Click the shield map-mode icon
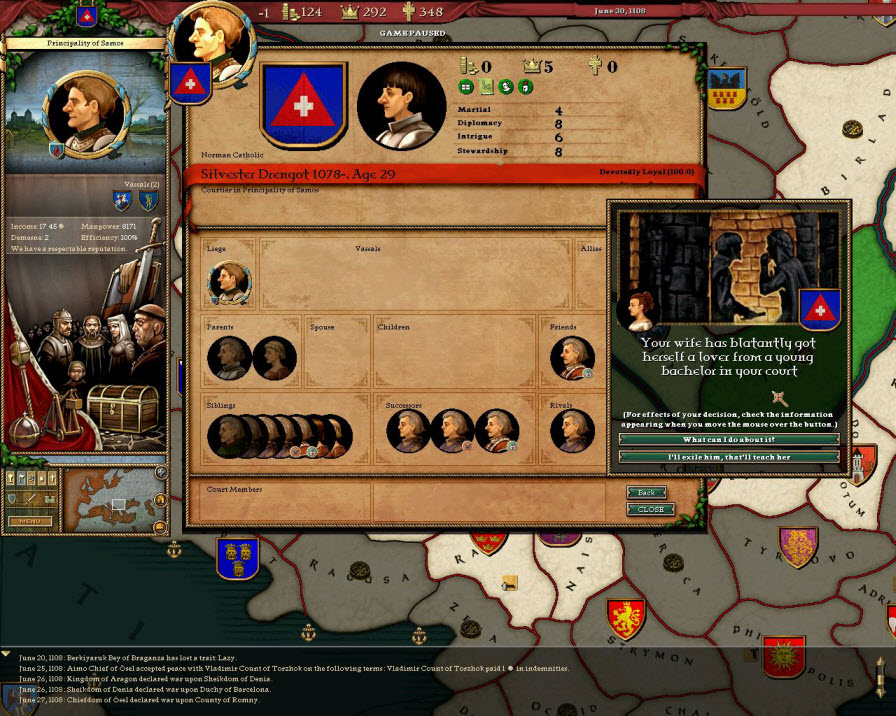The image size is (896, 716). coord(12,499)
